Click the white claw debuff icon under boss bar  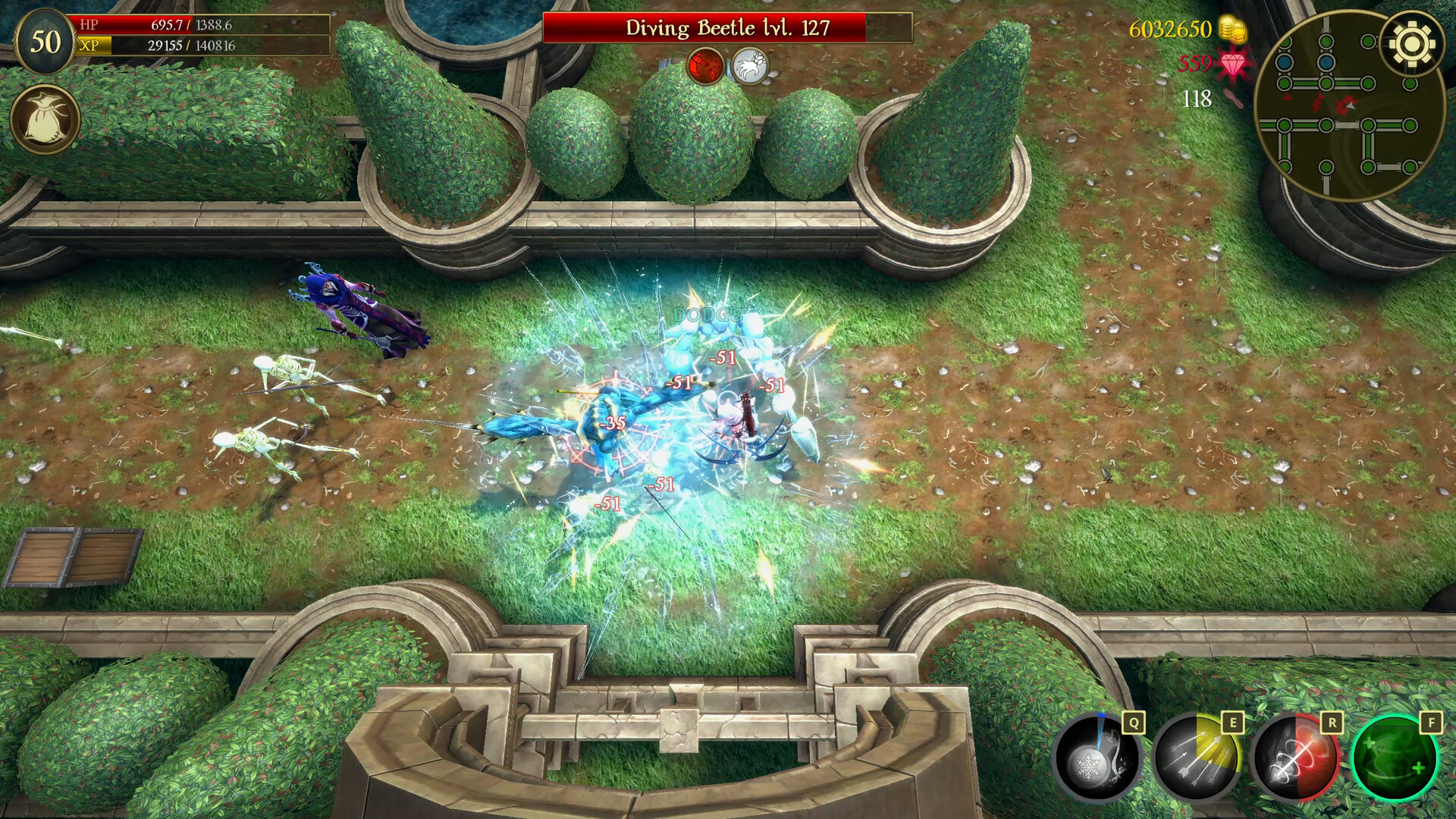point(750,65)
